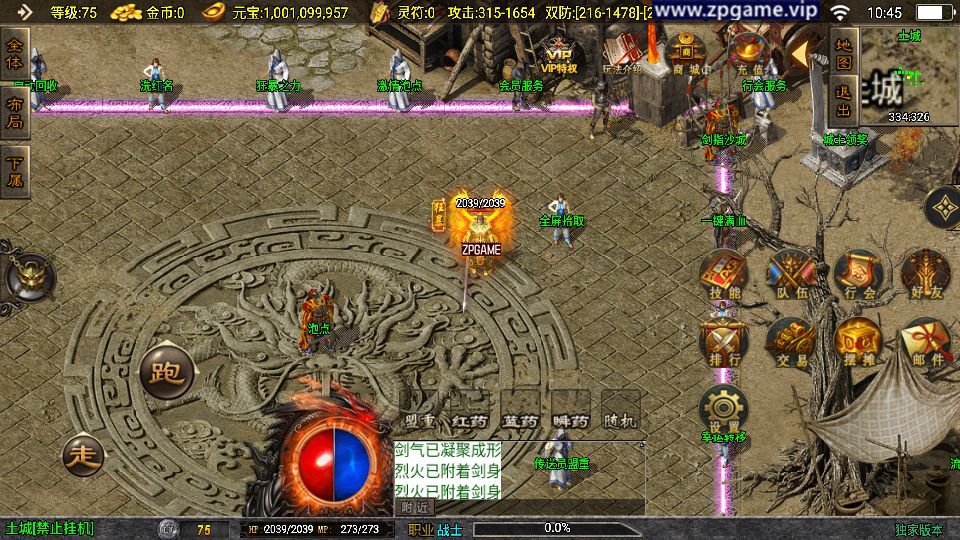Viewport: 960px width, 540px height.
Task: Open the 行会 guild panel
Action: click(x=857, y=274)
